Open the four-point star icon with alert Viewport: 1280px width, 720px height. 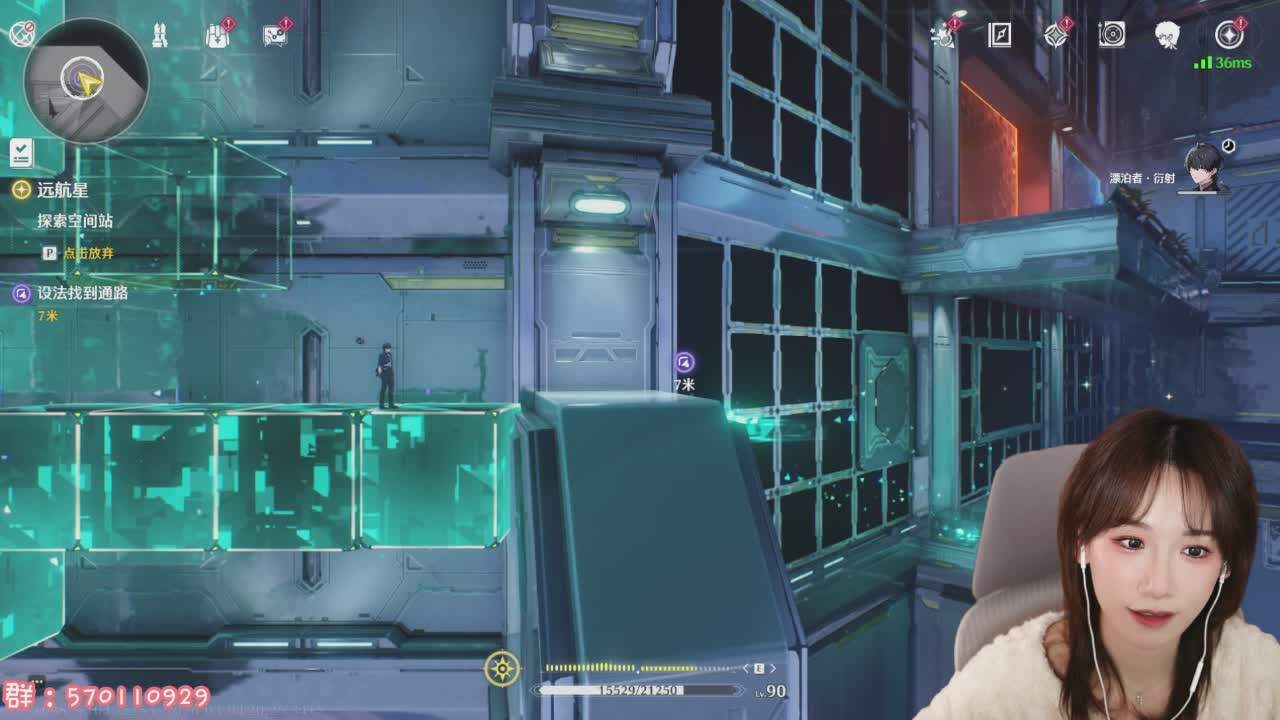(x=1056, y=35)
